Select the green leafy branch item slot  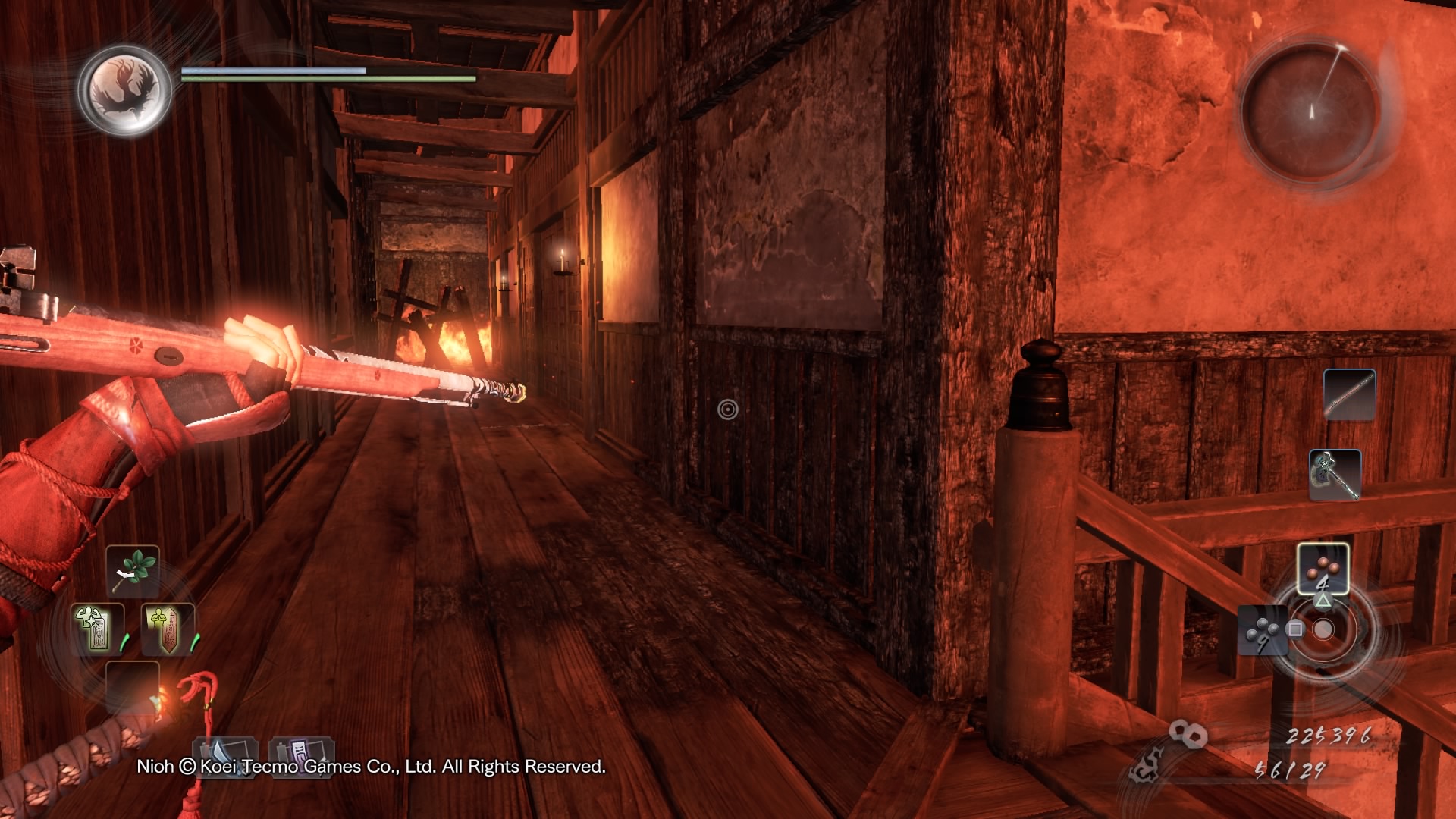coord(133,572)
